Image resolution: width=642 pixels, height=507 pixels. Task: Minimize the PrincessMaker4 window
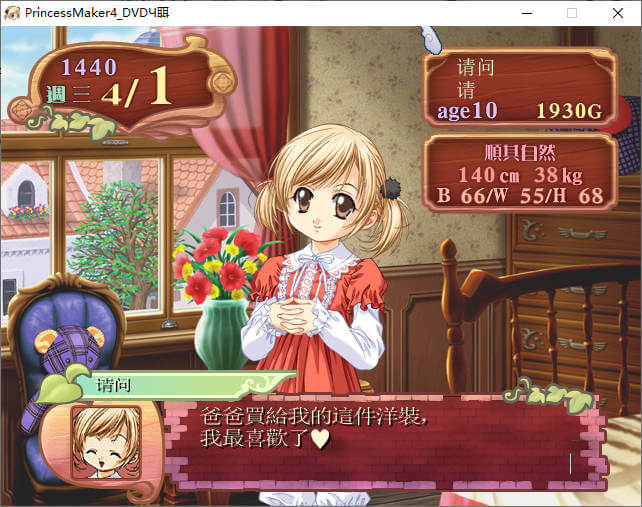pos(526,13)
